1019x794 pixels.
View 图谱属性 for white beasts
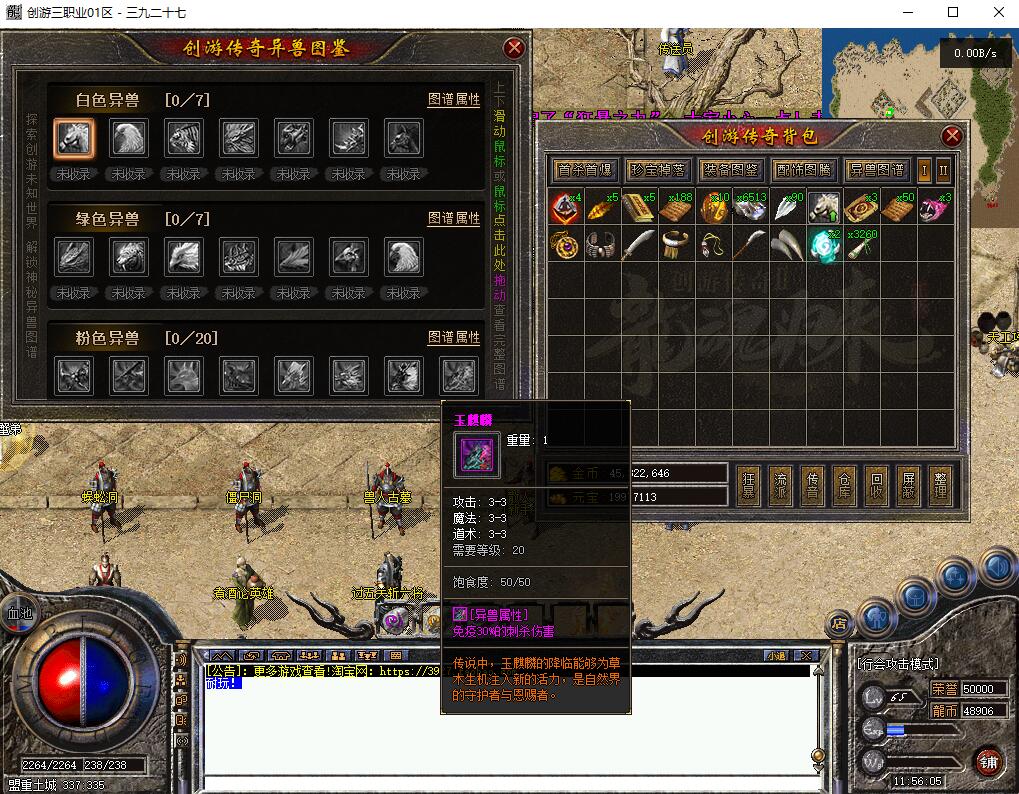coord(454,100)
